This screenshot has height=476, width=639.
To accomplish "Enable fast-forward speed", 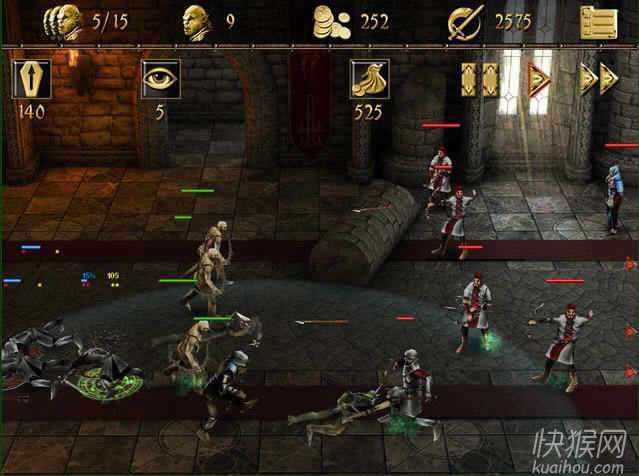I will coord(598,79).
